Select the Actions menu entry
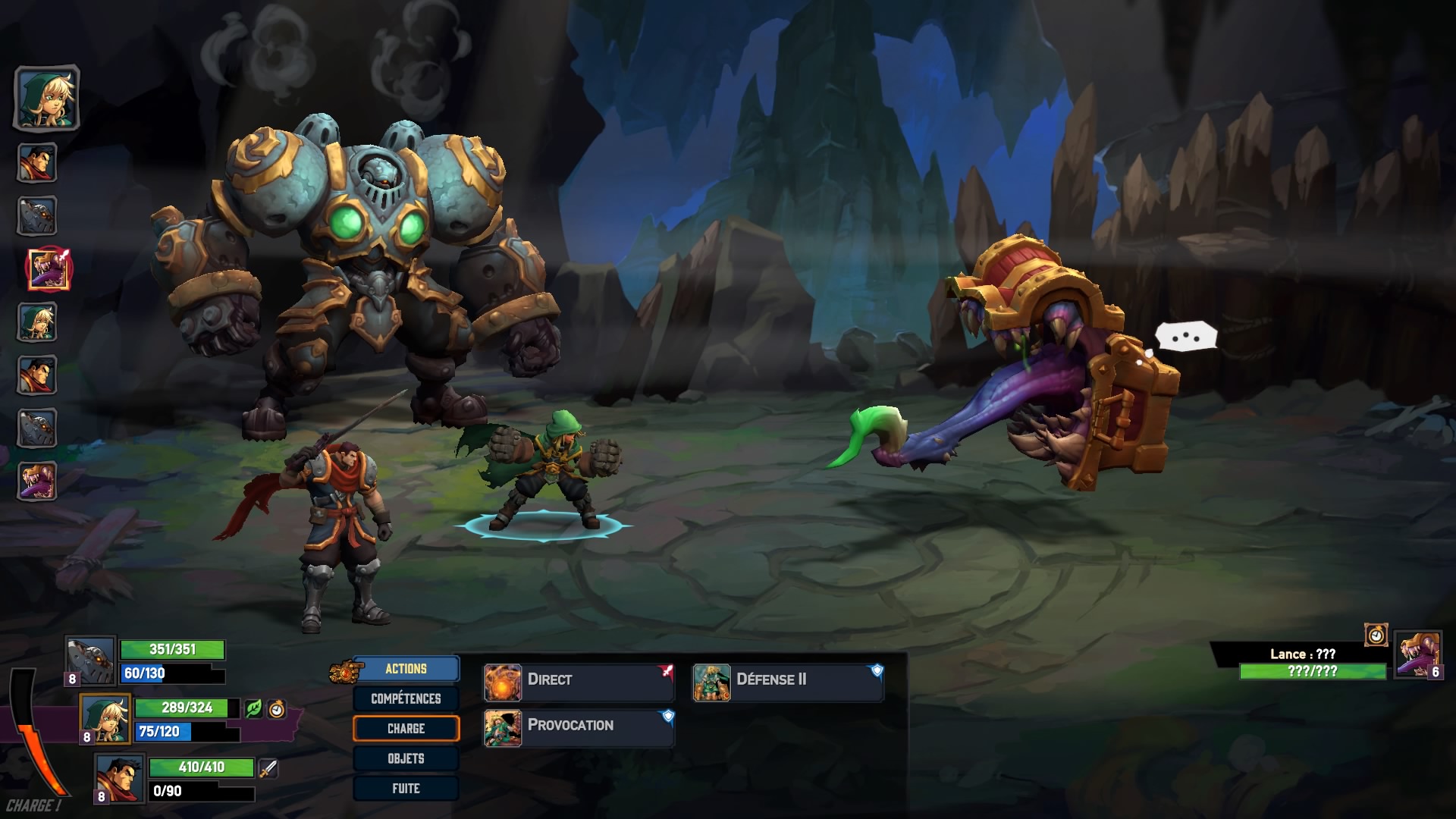 (x=406, y=669)
